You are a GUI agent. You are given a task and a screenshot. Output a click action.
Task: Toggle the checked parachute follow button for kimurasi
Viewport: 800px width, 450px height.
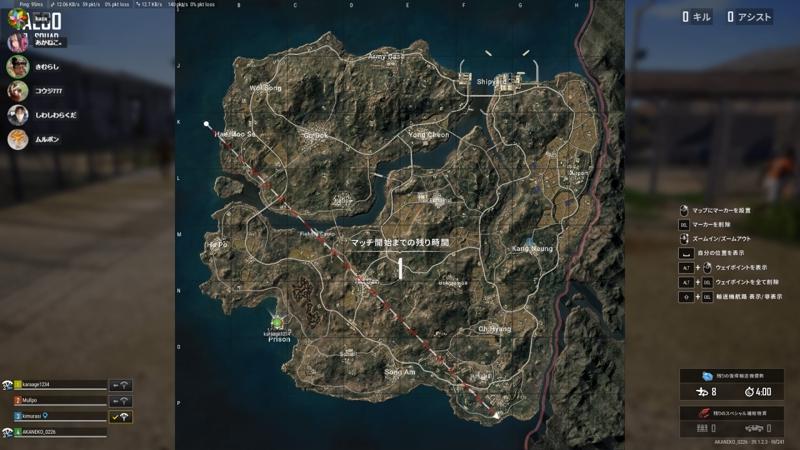point(121,415)
